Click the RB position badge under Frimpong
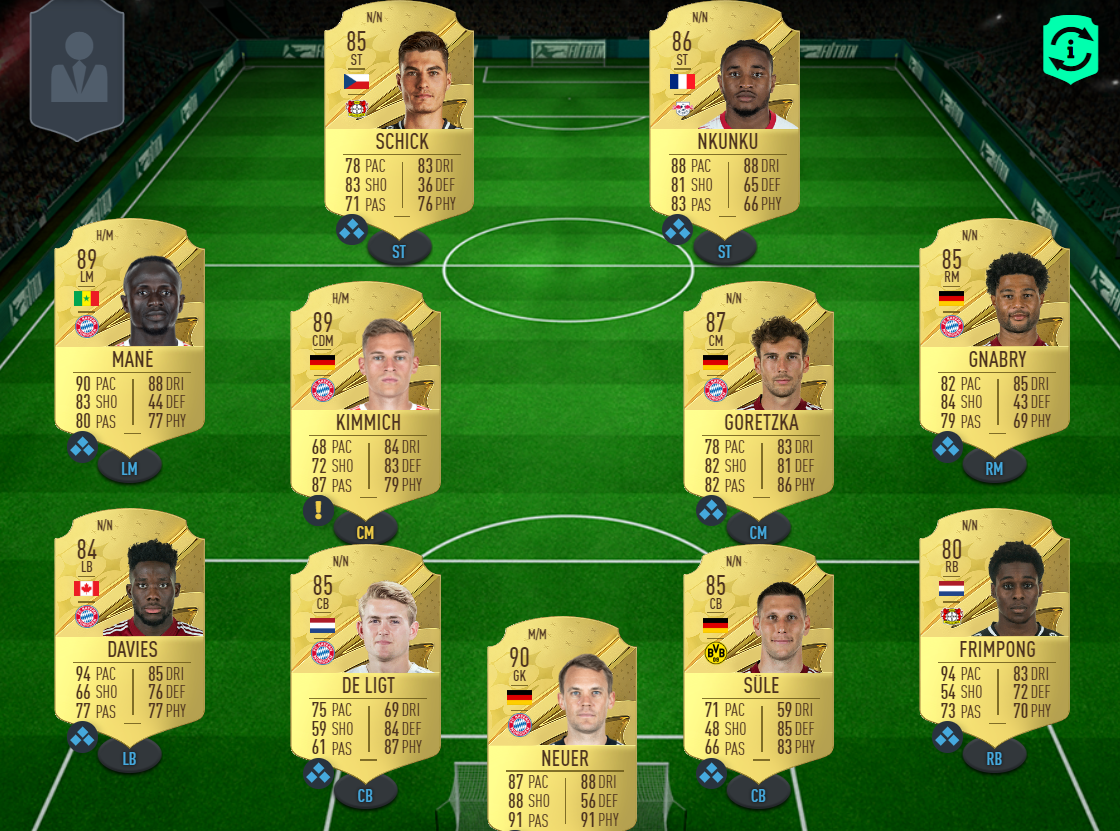Screen dimensions: 1120x831 (x=994, y=758)
